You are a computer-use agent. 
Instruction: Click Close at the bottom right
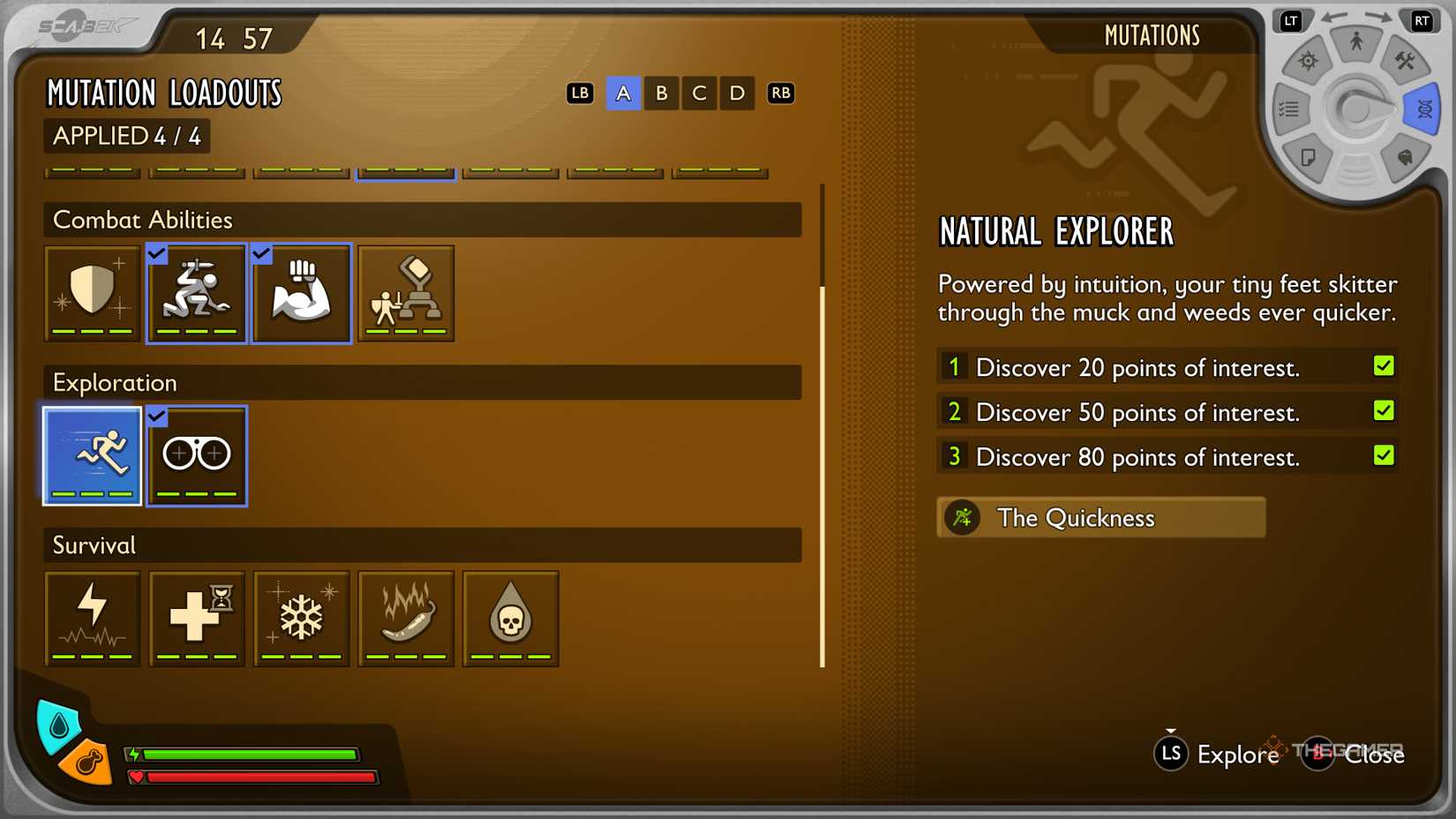point(1375,755)
